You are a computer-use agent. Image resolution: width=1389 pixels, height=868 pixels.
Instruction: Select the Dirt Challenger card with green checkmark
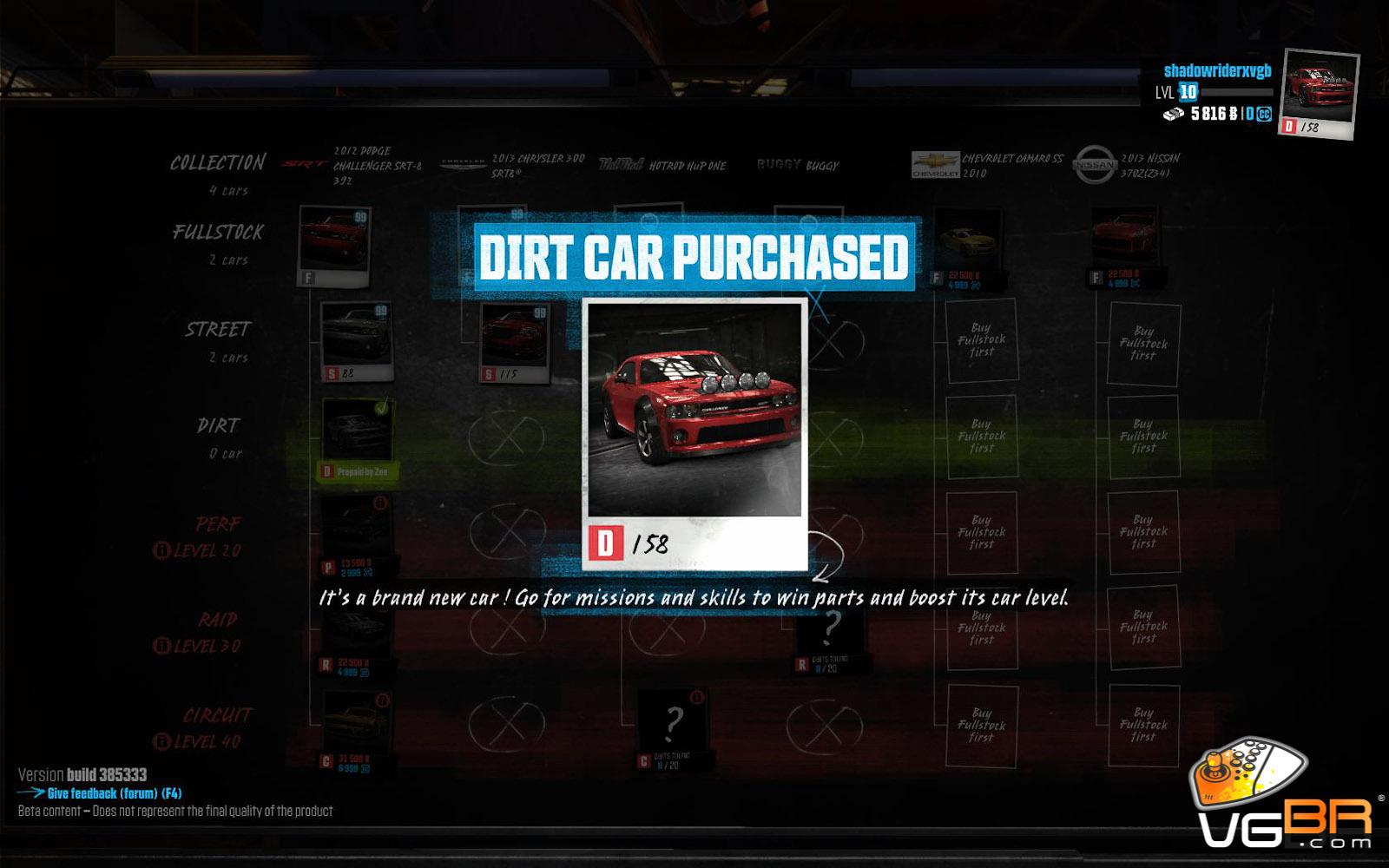click(x=358, y=438)
